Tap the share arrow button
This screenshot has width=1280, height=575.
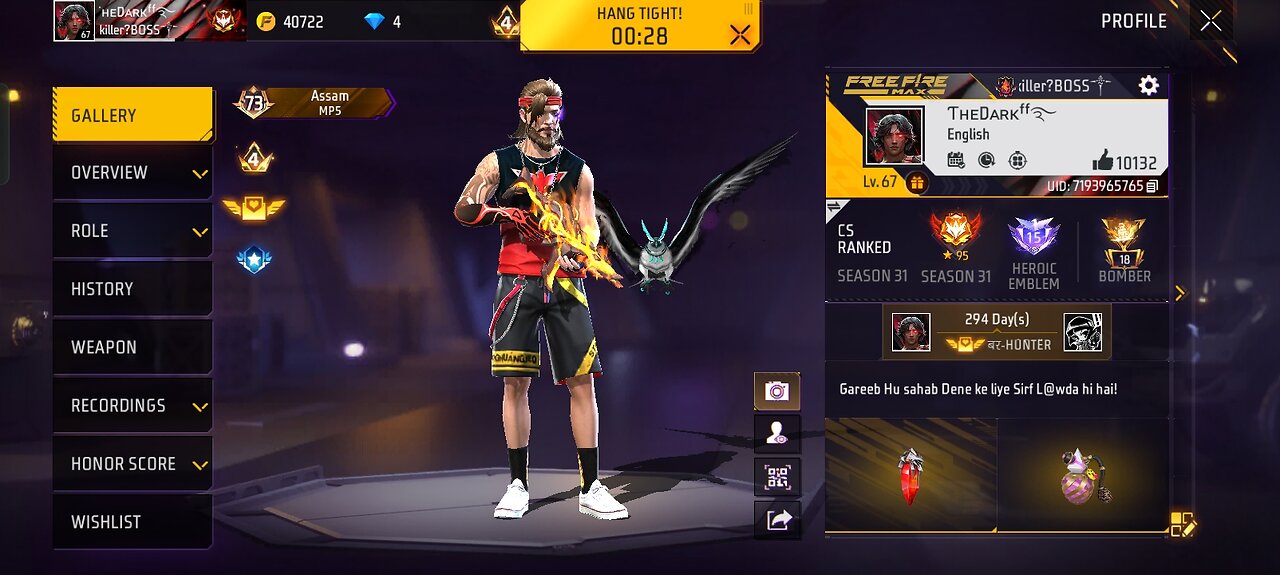tap(777, 519)
